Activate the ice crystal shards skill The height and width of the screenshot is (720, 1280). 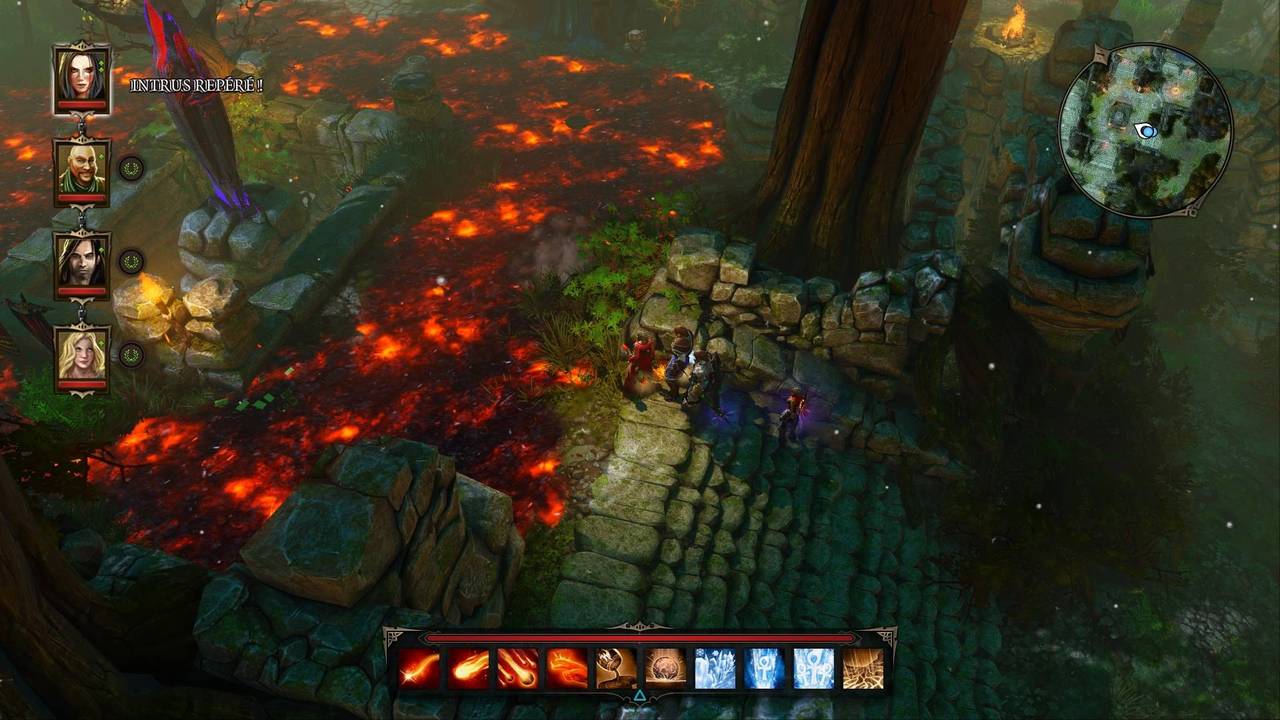[x=715, y=668]
